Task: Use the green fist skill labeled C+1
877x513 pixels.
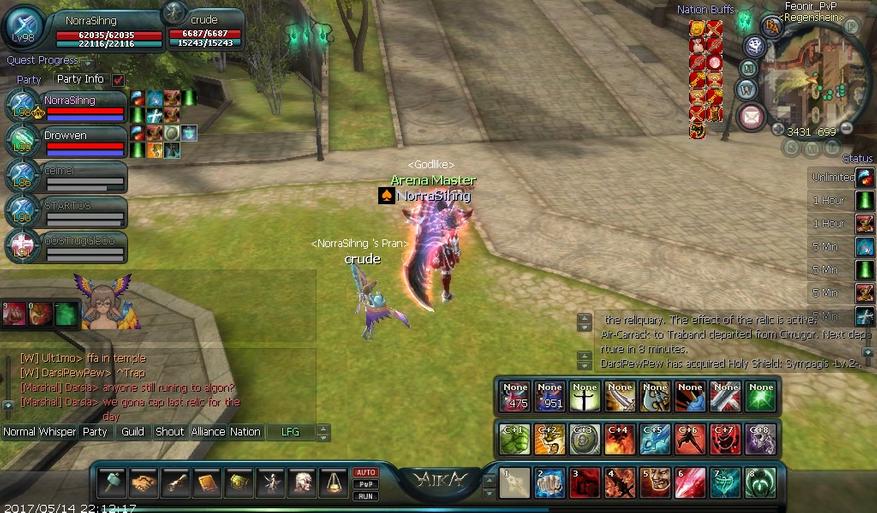Action: tap(515, 439)
